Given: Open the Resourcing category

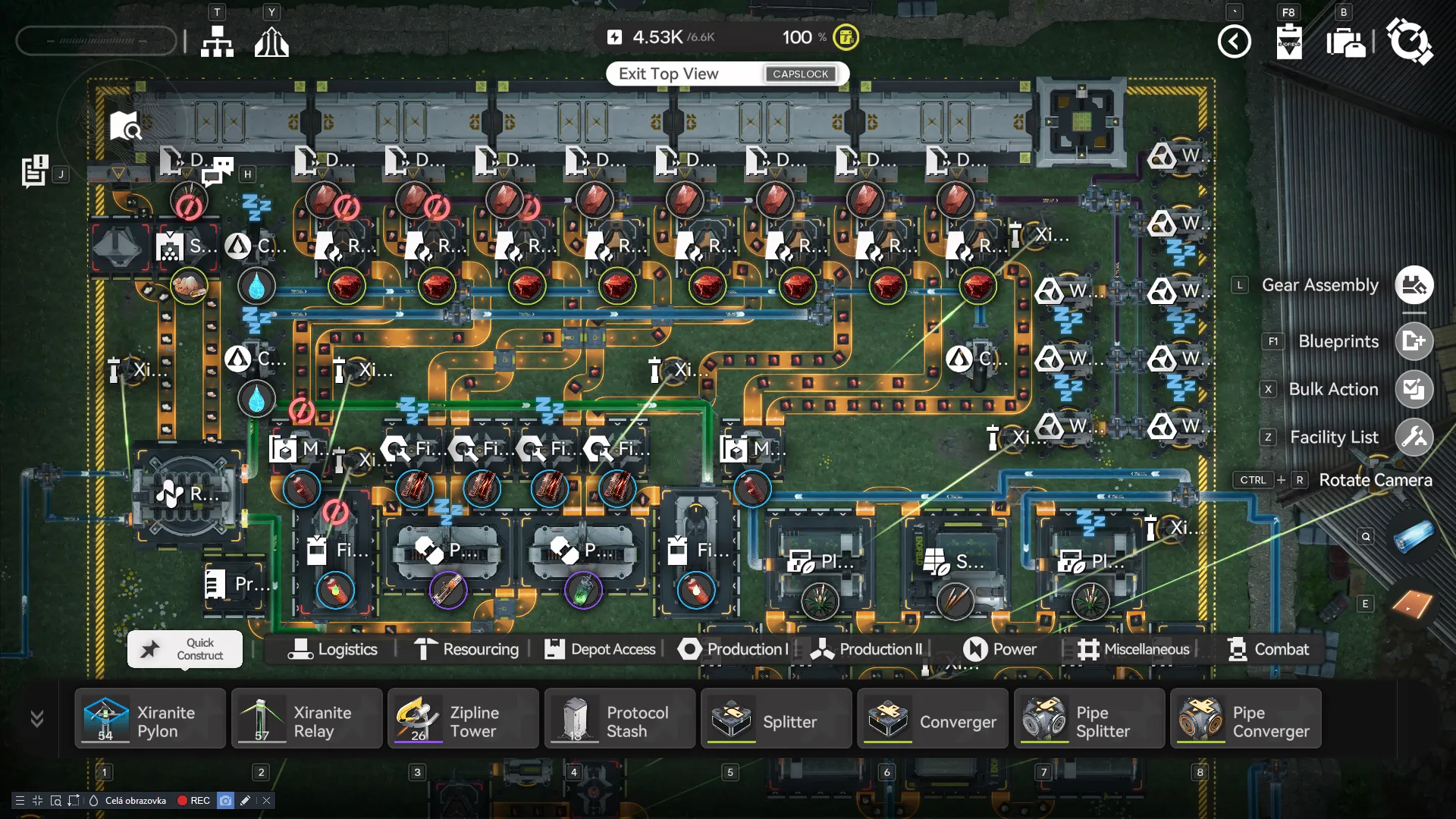Looking at the screenshot, I should click(467, 650).
